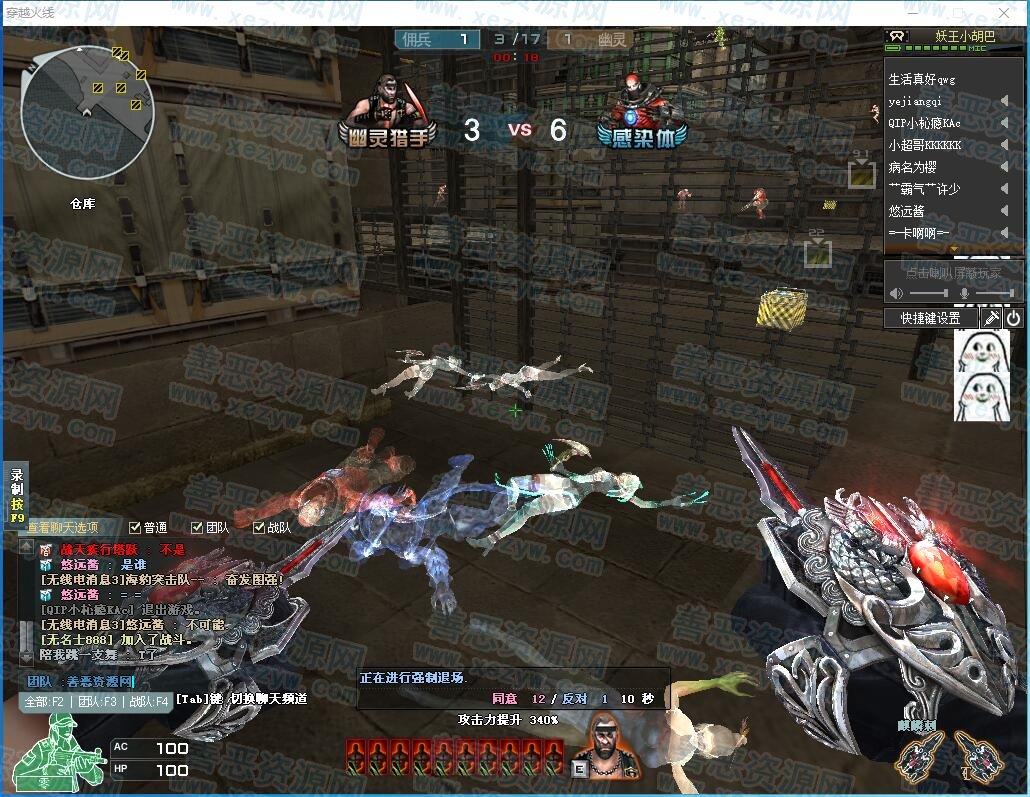1030x797 pixels.
Task: Select 生活真好qwg in the voice list
Action: pyautogui.click(x=922, y=79)
